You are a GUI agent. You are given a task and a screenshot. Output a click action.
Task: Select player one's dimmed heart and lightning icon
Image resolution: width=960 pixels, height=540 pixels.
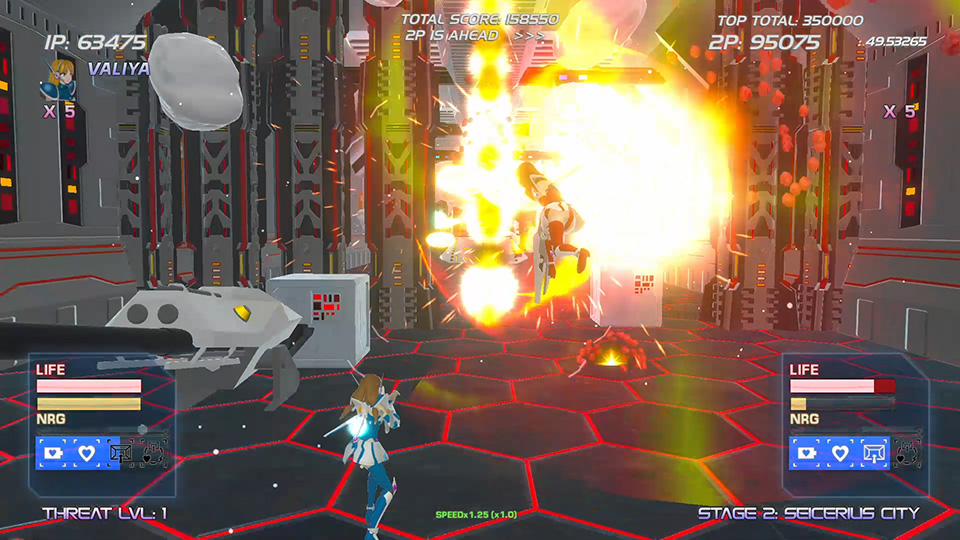[153, 453]
